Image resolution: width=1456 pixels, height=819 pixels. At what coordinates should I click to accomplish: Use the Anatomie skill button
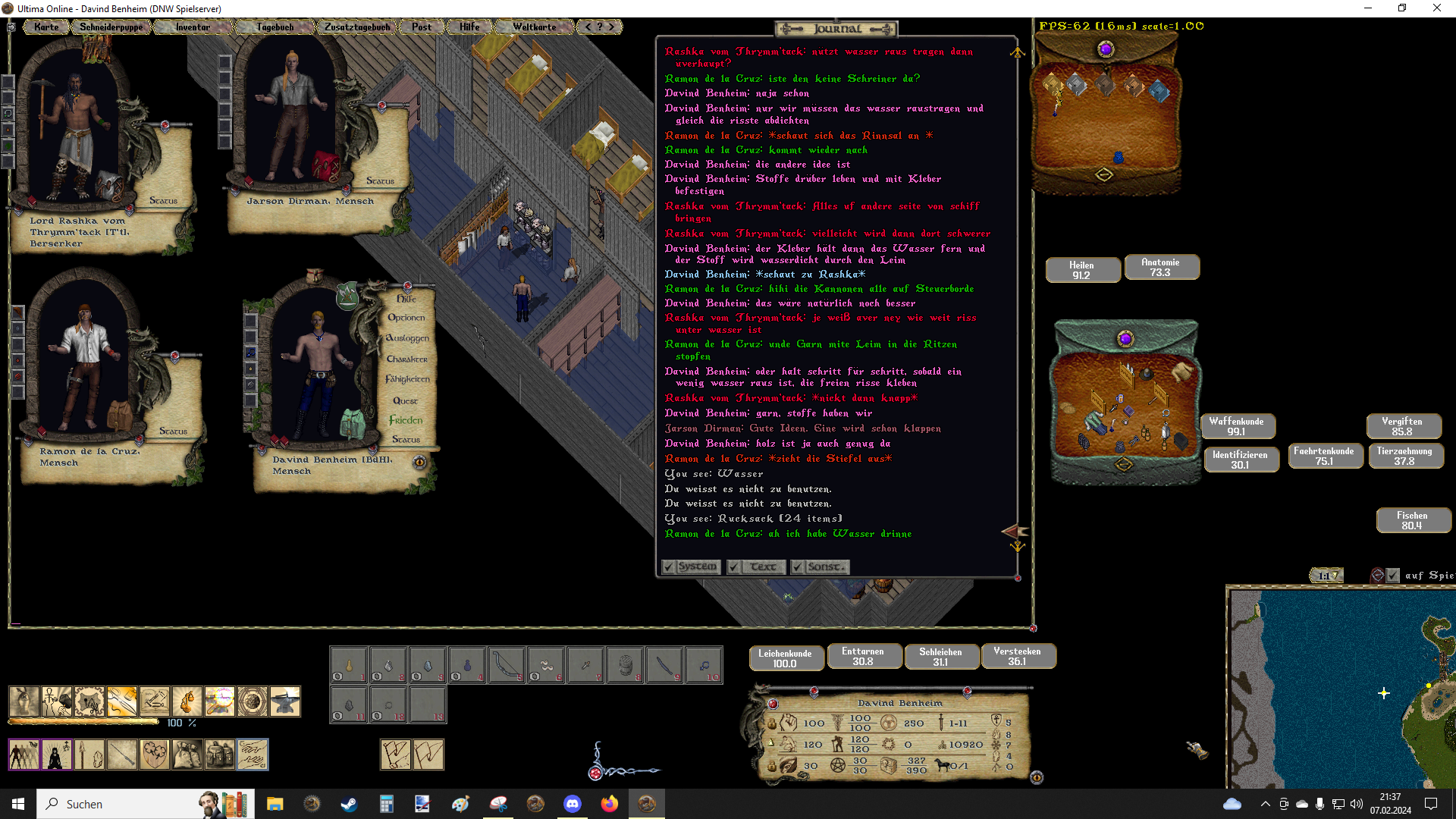click(x=1160, y=267)
